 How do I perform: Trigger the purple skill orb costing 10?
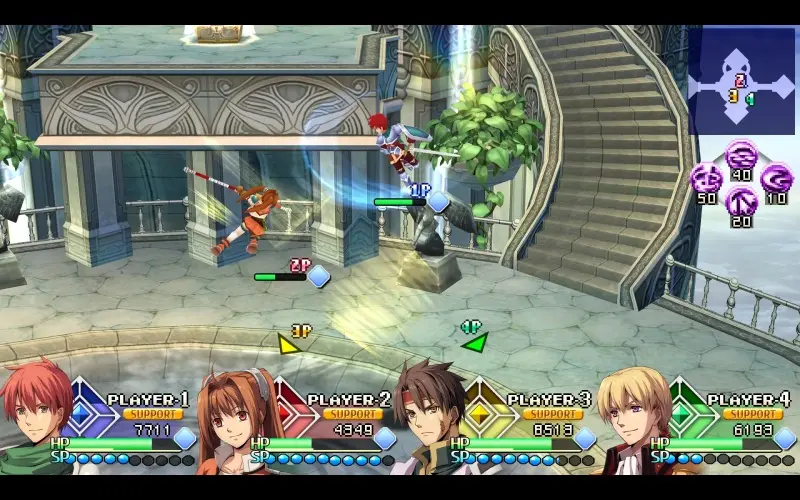click(776, 180)
